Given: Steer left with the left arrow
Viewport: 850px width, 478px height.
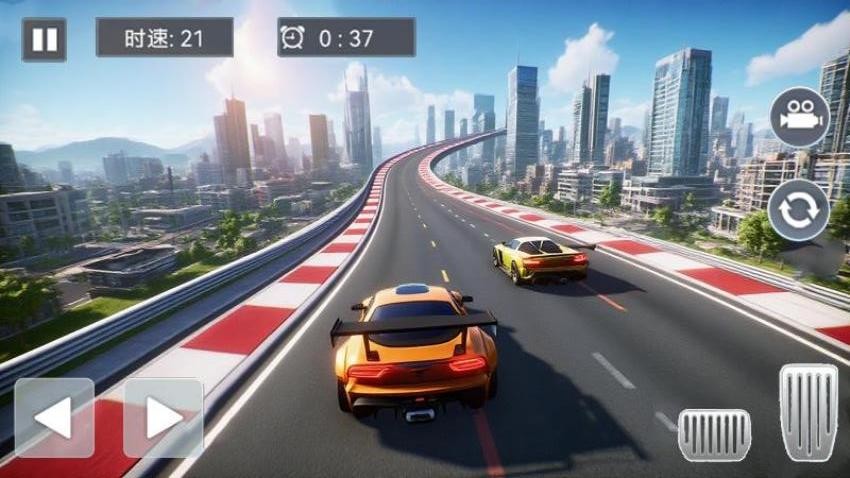Looking at the screenshot, I should (x=54, y=418).
